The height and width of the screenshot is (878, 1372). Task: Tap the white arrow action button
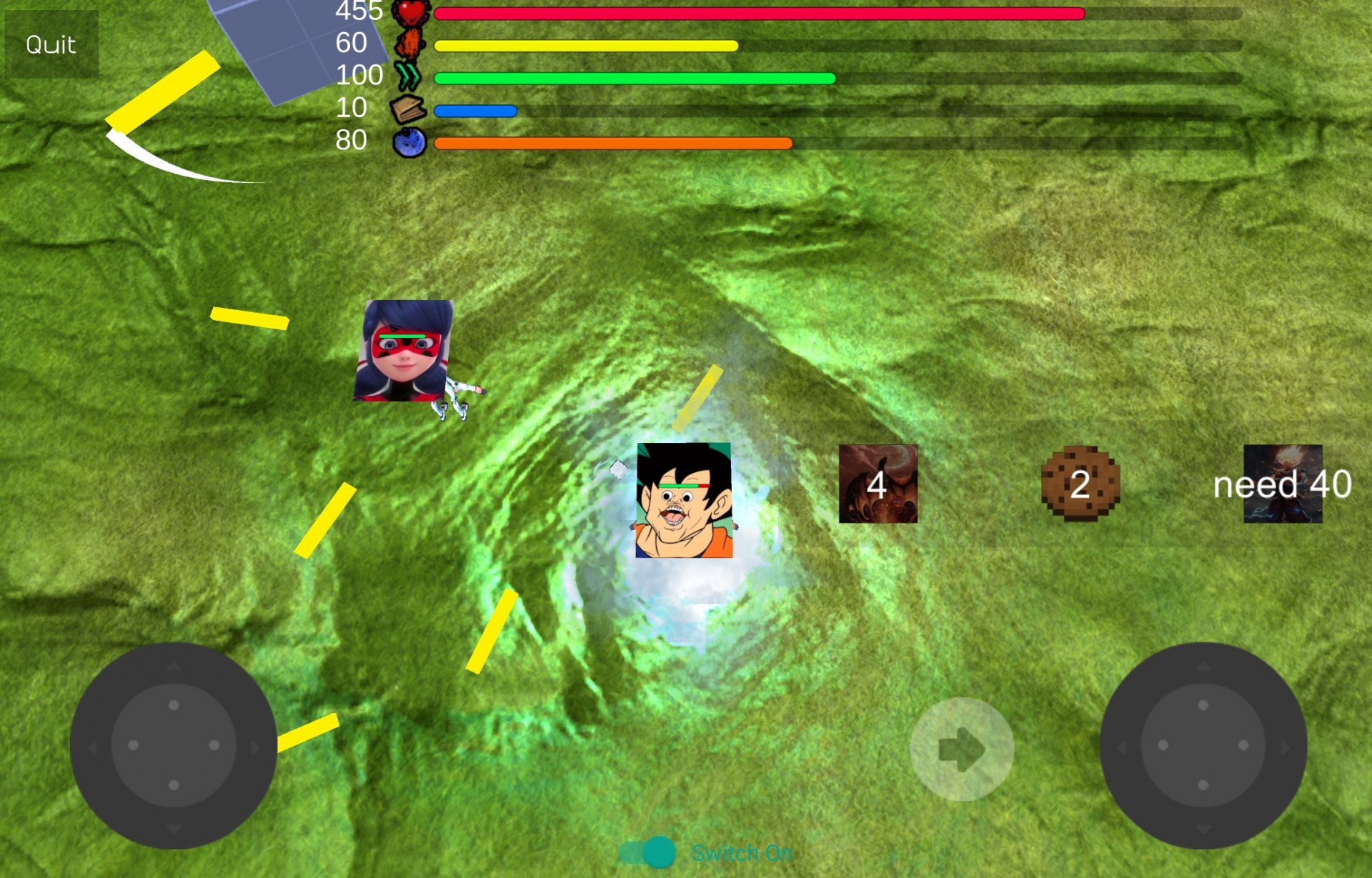tap(963, 747)
